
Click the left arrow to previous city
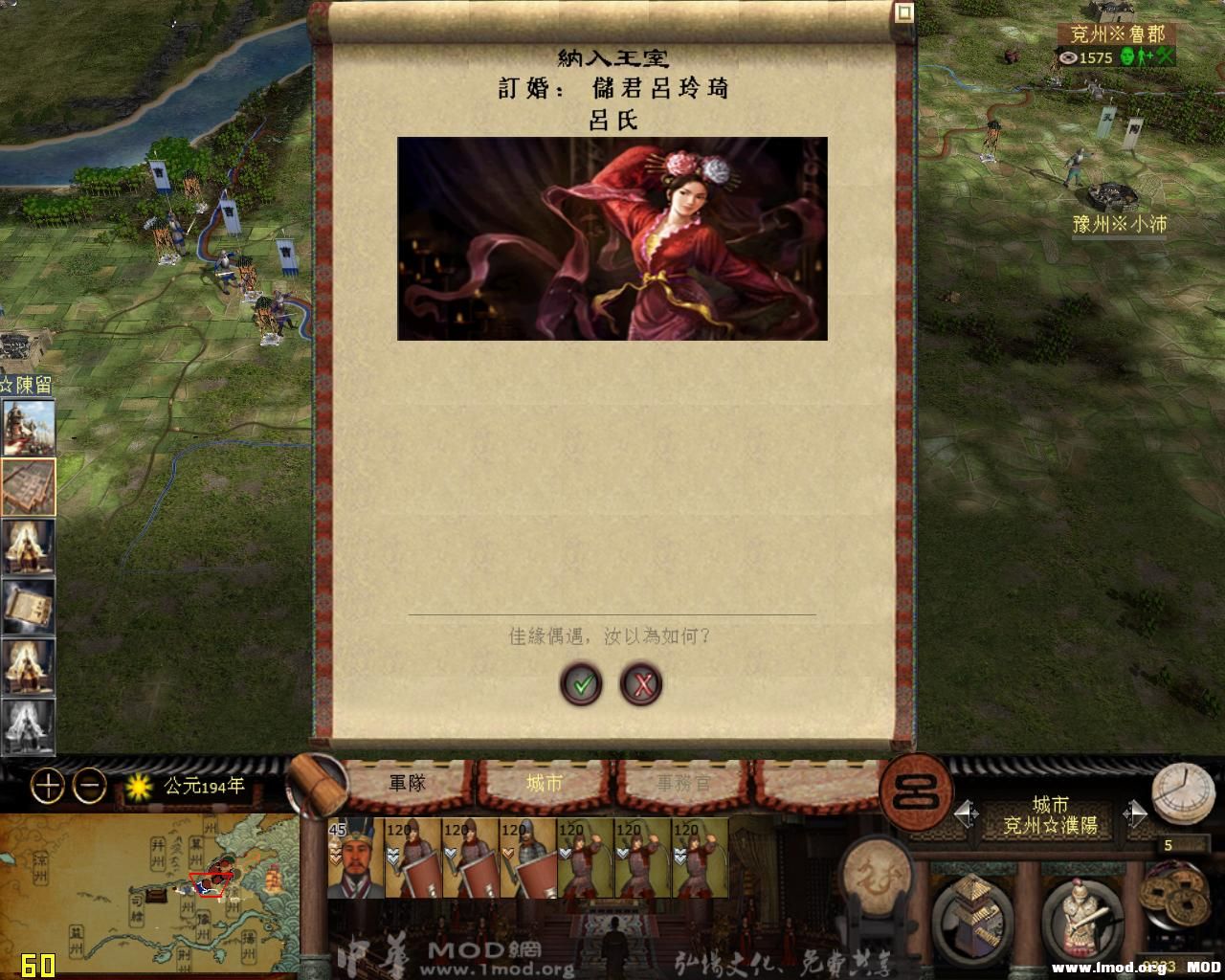(x=963, y=812)
